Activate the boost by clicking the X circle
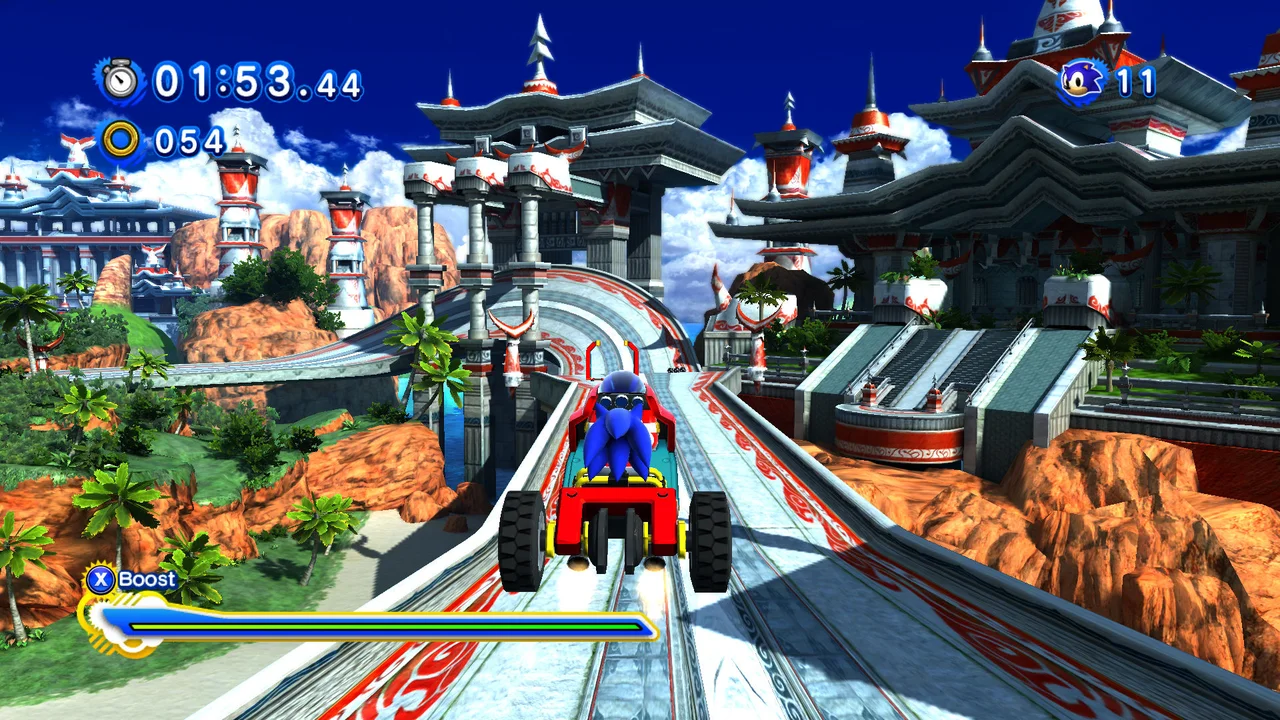This screenshot has width=1280, height=720. 103,579
